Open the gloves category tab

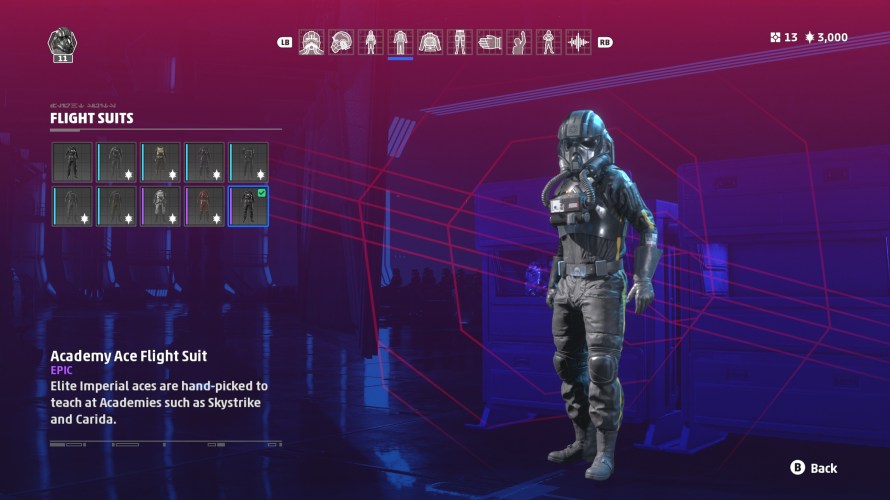coord(489,42)
